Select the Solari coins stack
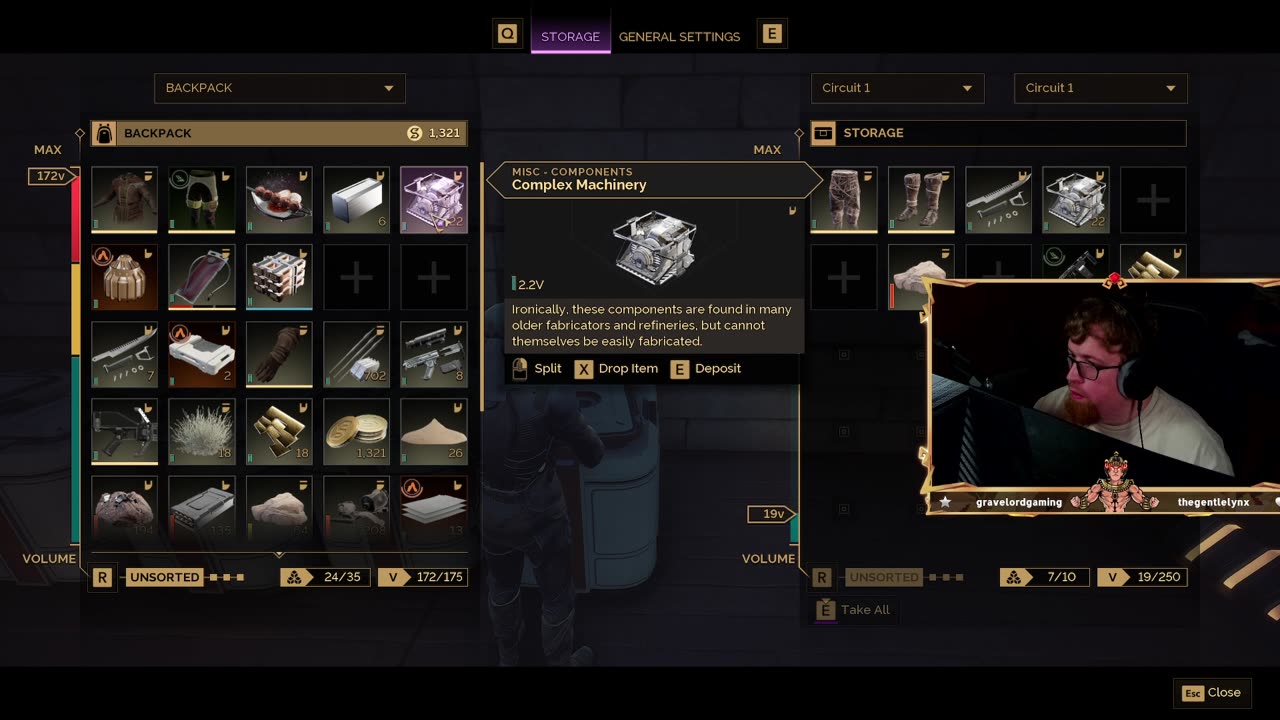 356,432
